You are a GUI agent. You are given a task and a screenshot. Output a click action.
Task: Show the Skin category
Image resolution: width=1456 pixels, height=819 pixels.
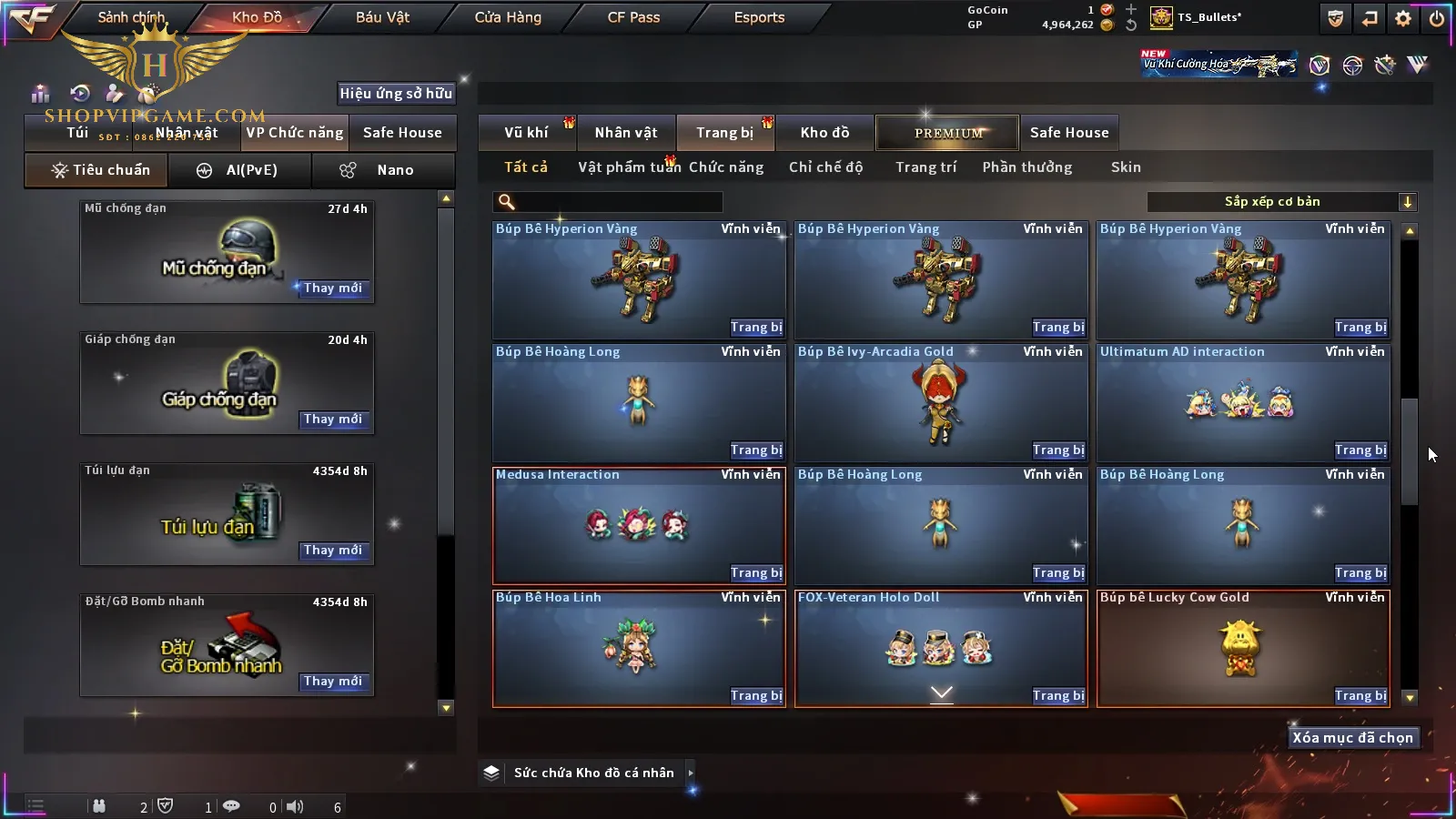(x=1126, y=167)
